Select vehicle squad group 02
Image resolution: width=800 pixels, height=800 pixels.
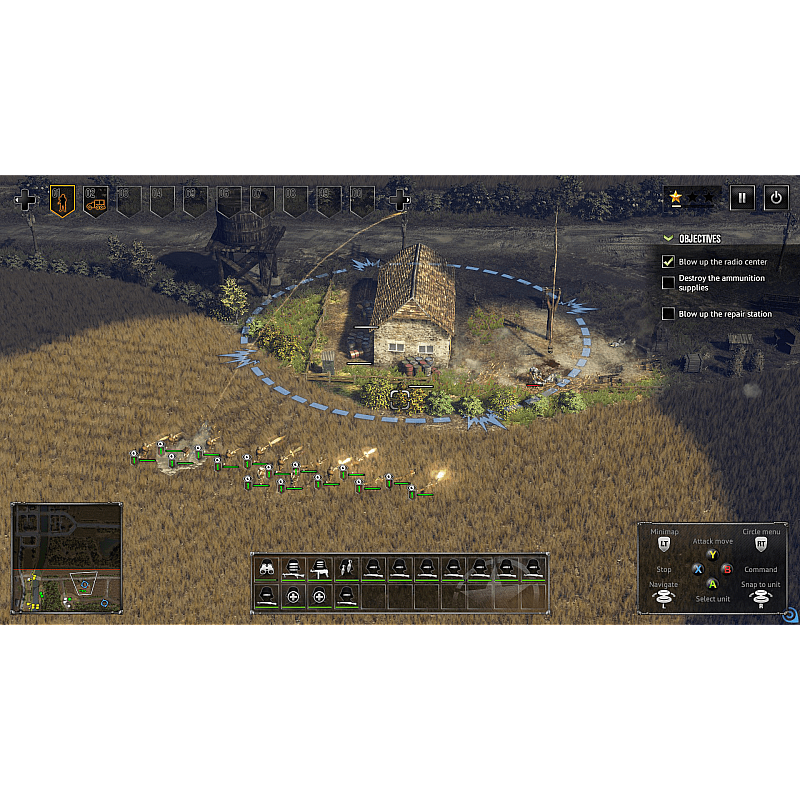coord(96,201)
